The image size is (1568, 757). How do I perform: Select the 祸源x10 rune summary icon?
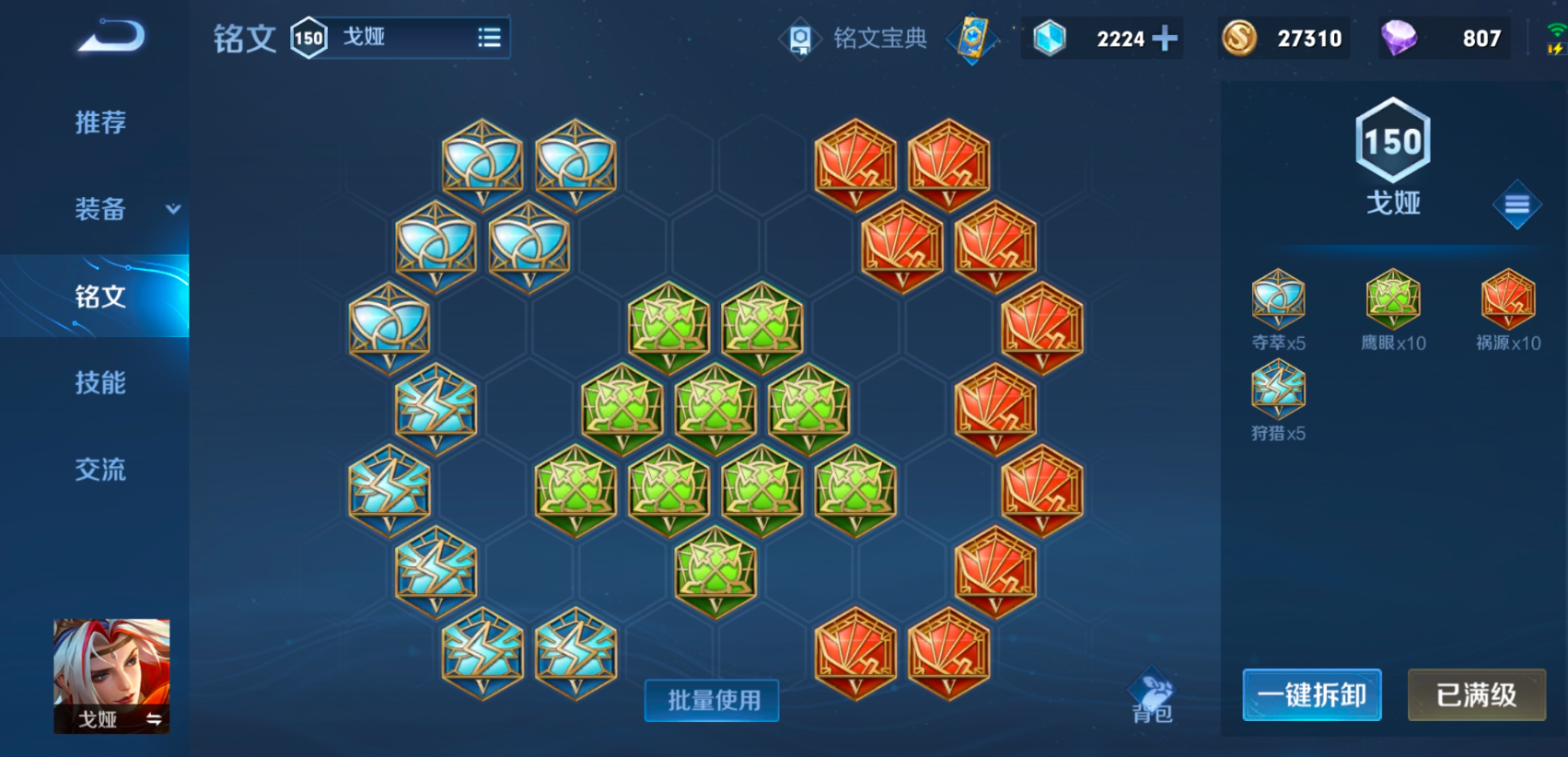click(x=1507, y=300)
